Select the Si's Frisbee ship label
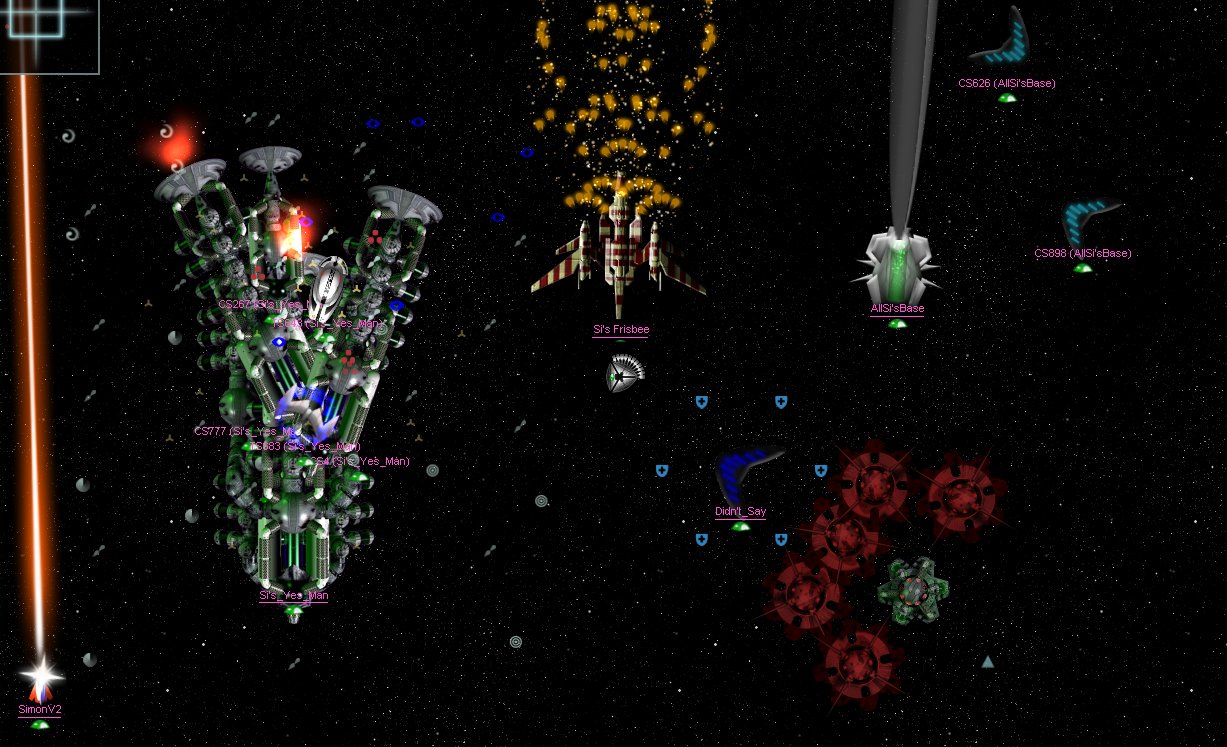 click(620, 330)
